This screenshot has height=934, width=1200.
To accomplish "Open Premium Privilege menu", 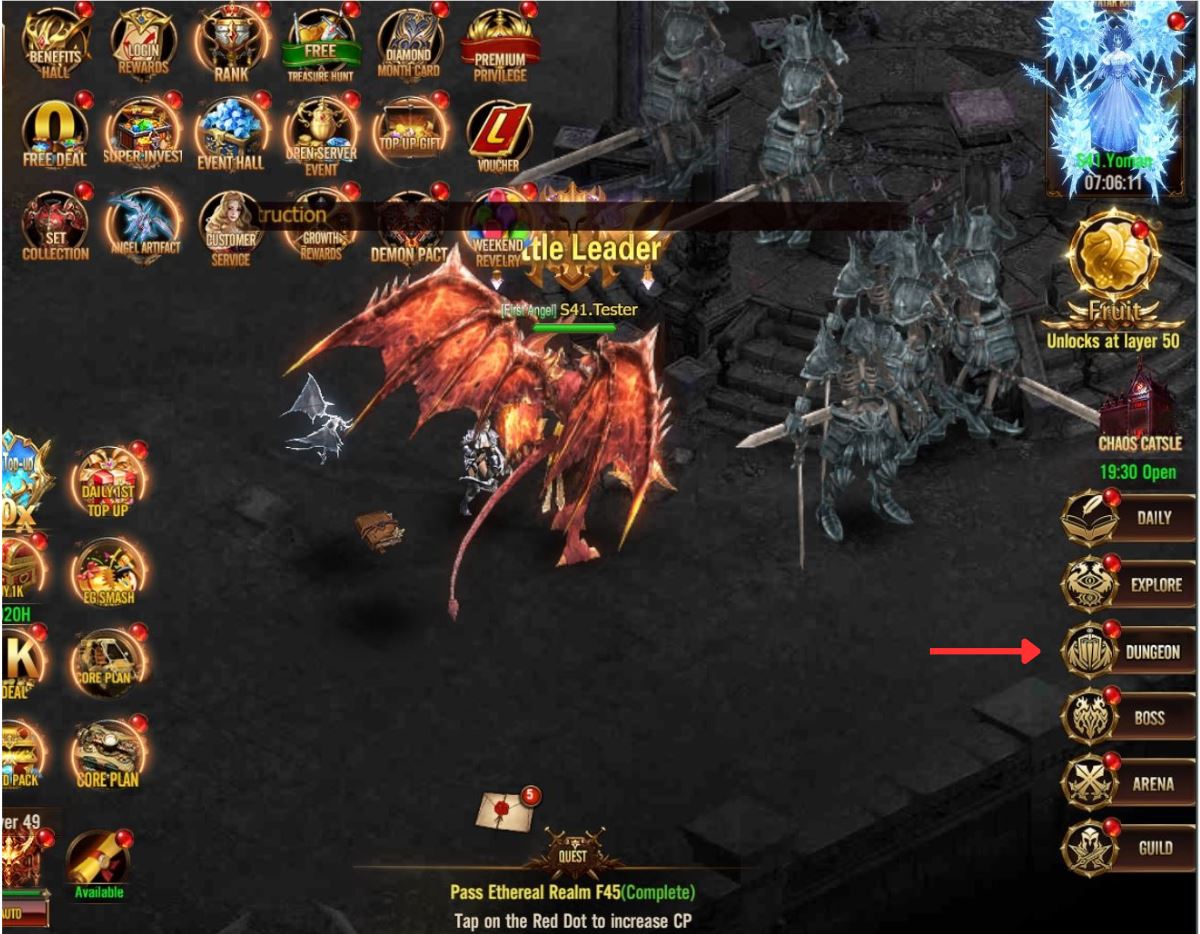I will (x=499, y=42).
